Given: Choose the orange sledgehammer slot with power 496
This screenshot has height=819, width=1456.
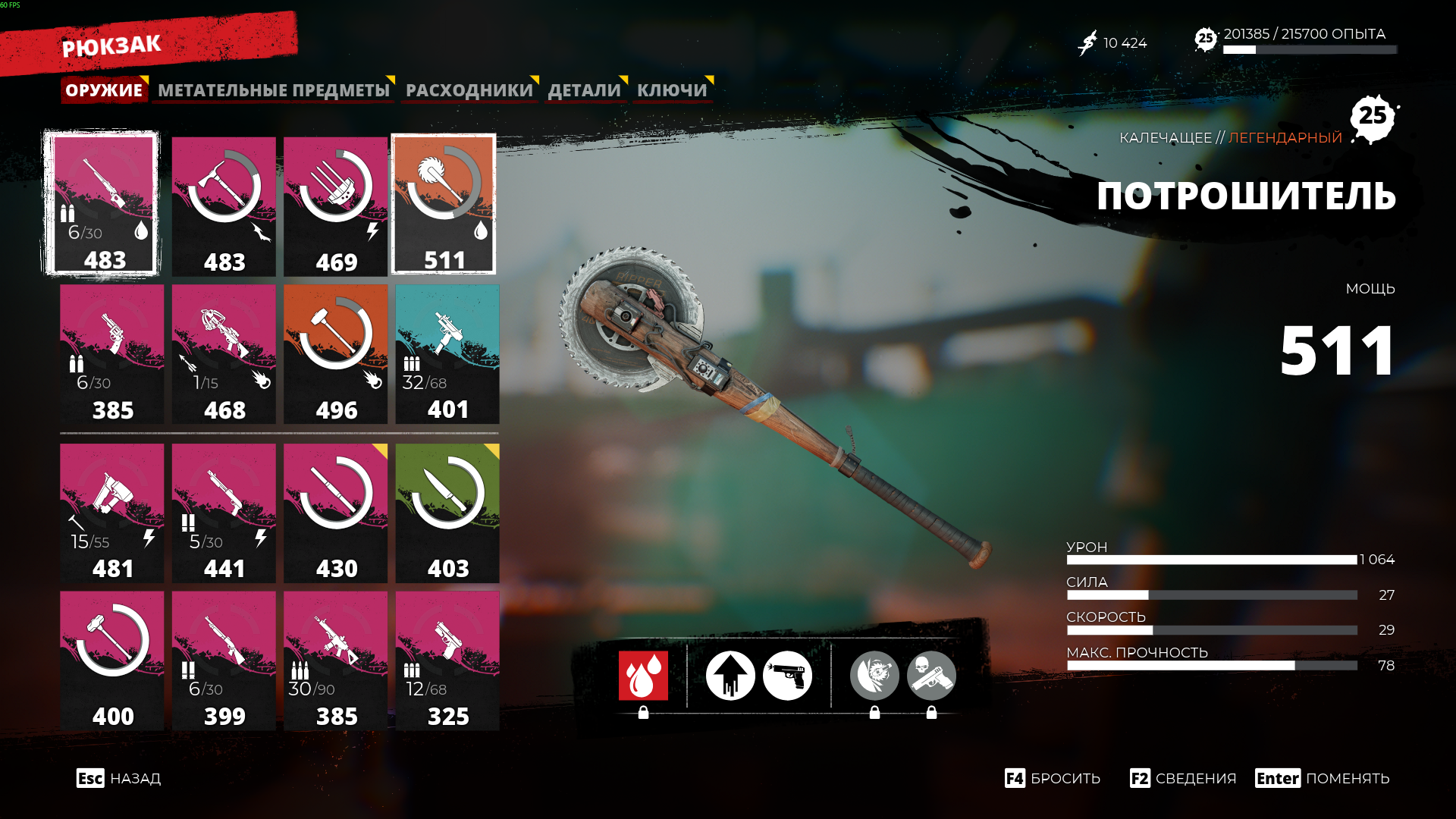Looking at the screenshot, I should [335, 354].
